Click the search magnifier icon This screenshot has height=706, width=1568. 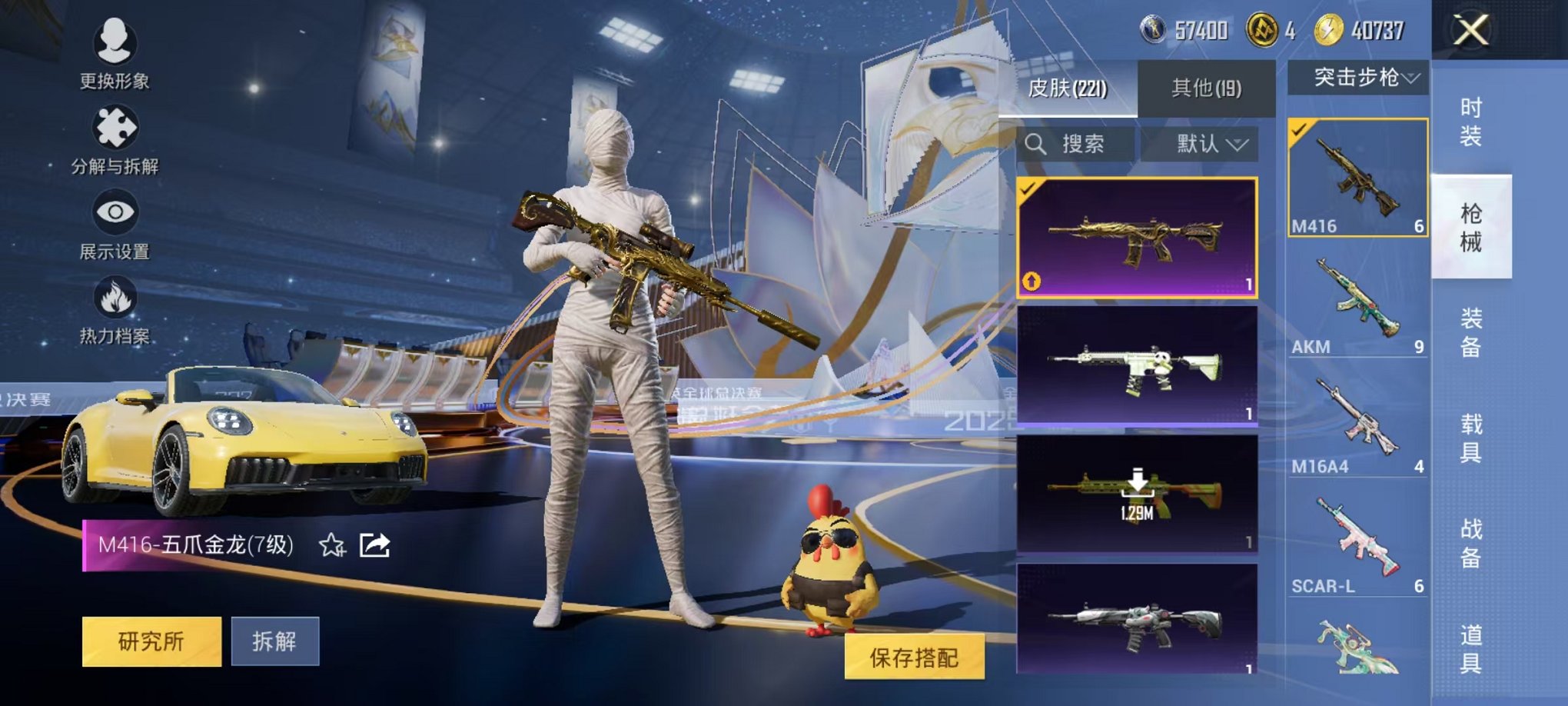click(1038, 145)
